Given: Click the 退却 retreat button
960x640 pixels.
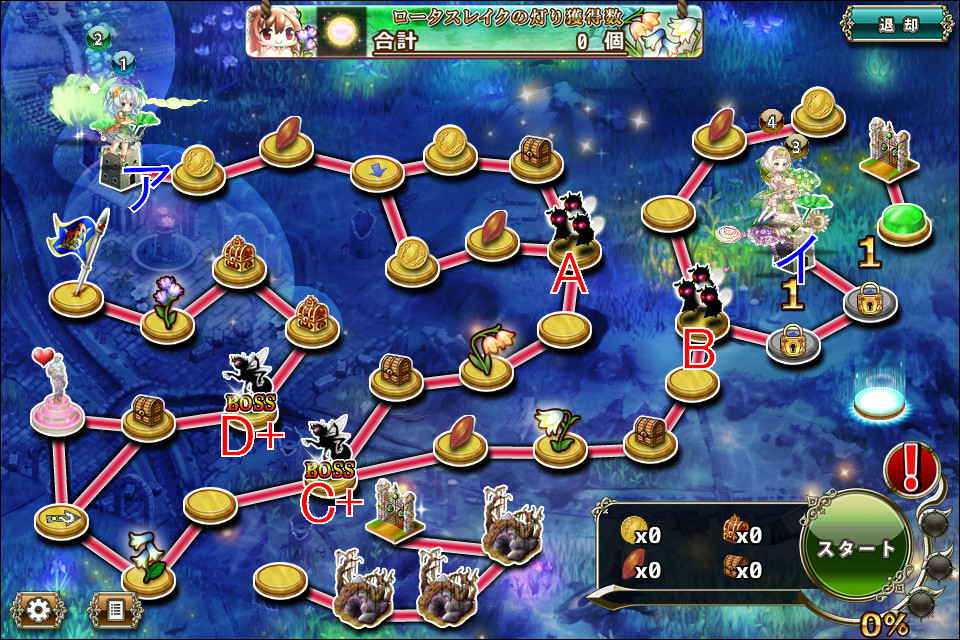Looking at the screenshot, I should (895, 25).
